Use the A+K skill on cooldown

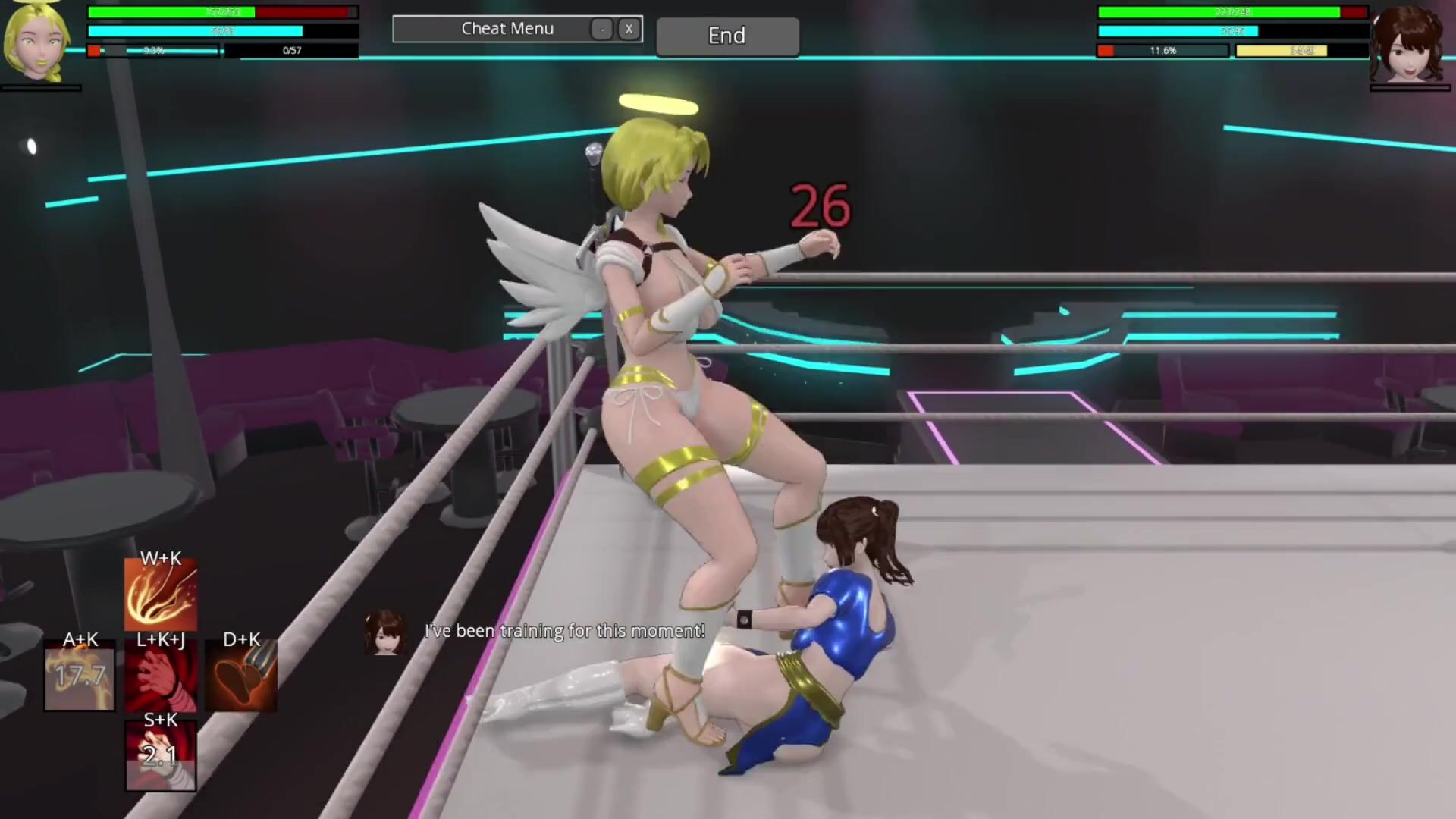80,676
